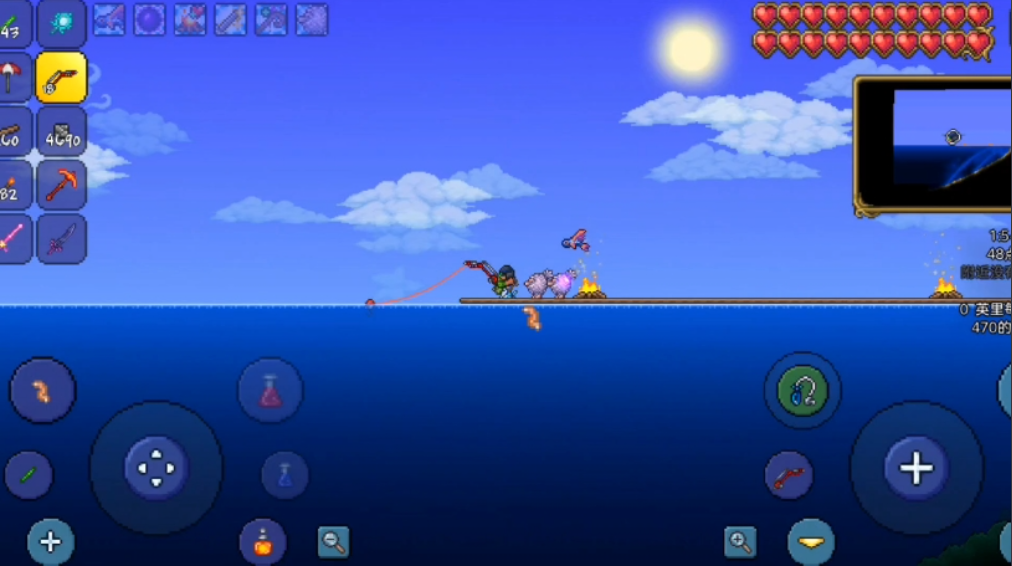Zoom out with the minus magnifier
The height and width of the screenshot is (566, 1012).
point(333,542)
